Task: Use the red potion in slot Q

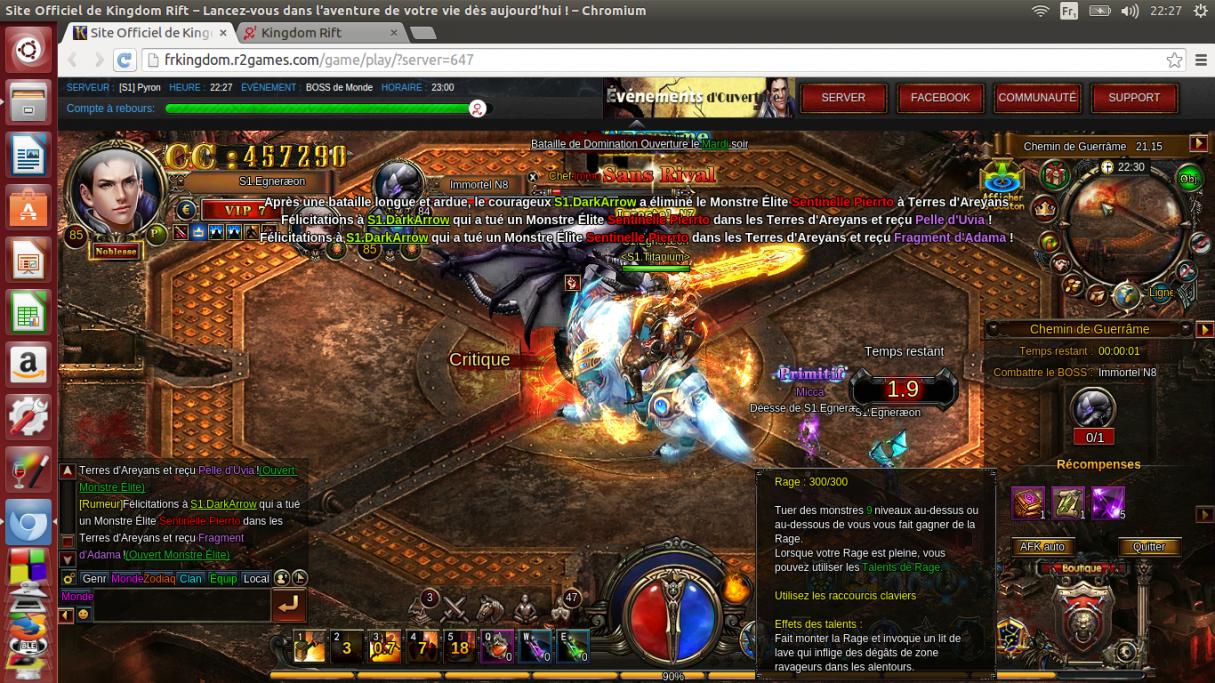Action: coord(497,647)
